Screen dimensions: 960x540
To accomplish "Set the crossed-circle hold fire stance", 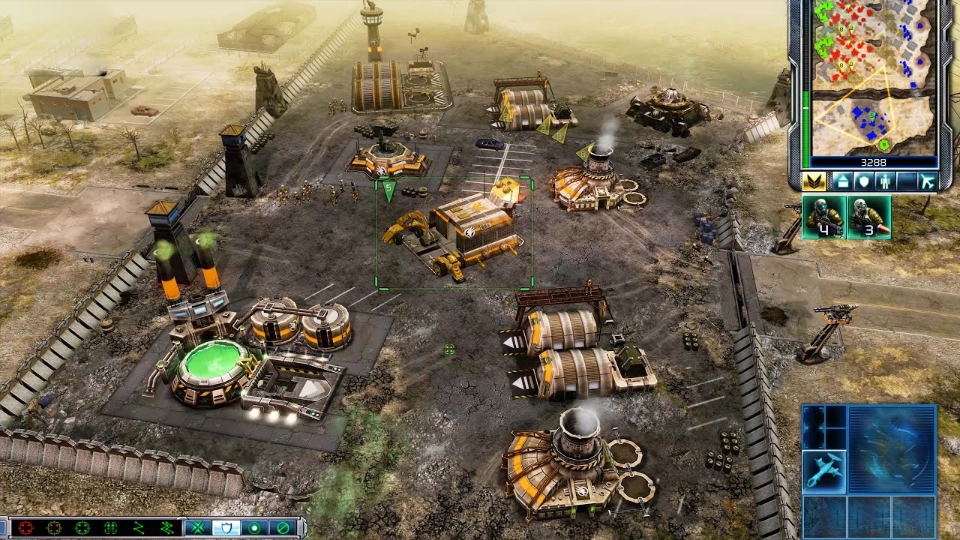I will pos(284,528).
